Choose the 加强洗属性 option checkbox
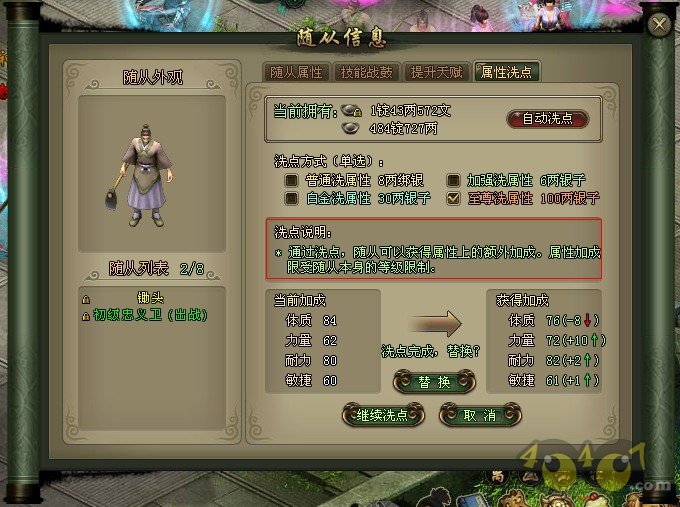Viewport: 680px width, 507px height. pyautogui.click(x=453, y=181)
